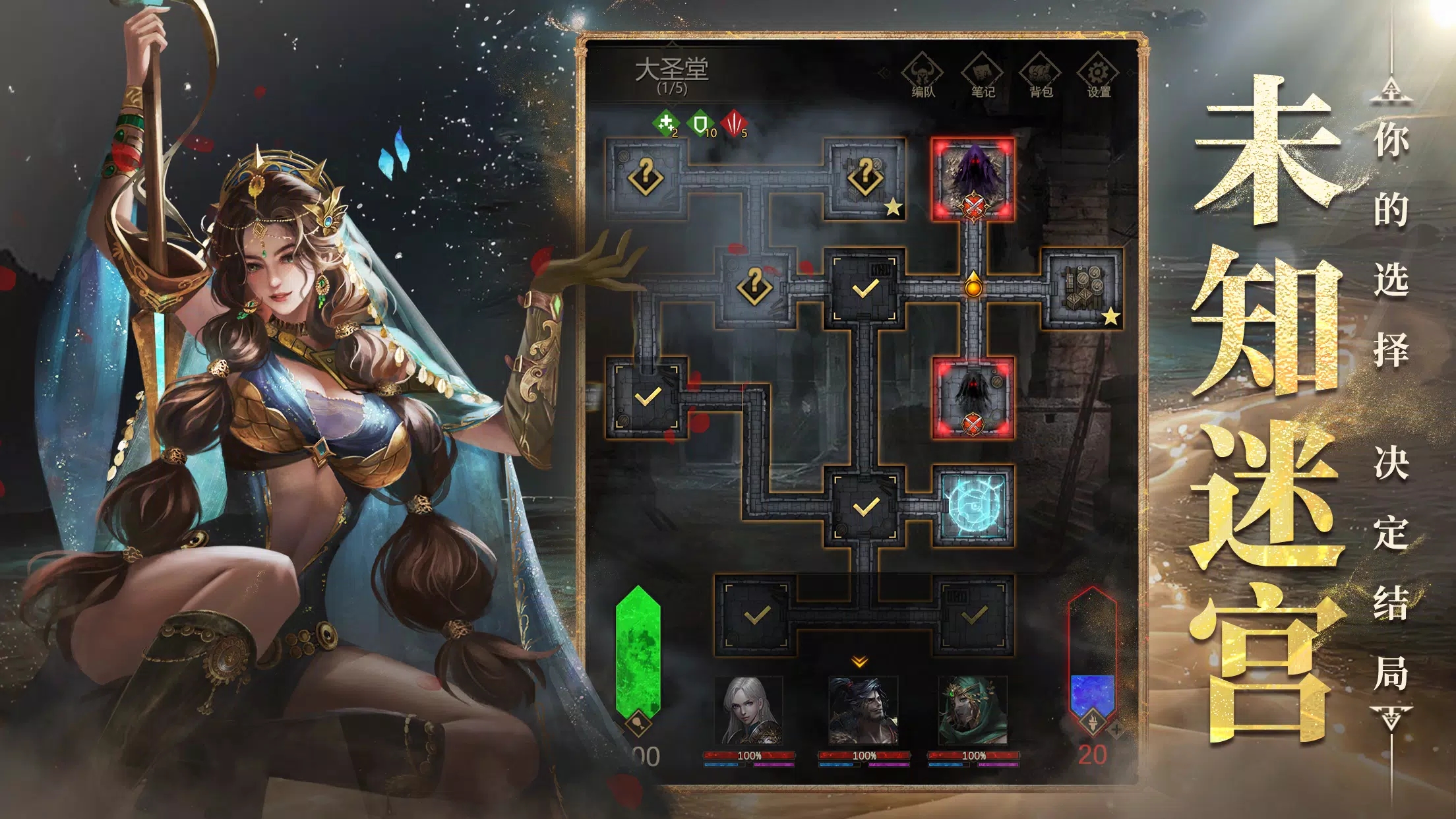Open the 笔记 notes journal
This screenshot has width=1456, height=819.
click(x=982, y=76)
